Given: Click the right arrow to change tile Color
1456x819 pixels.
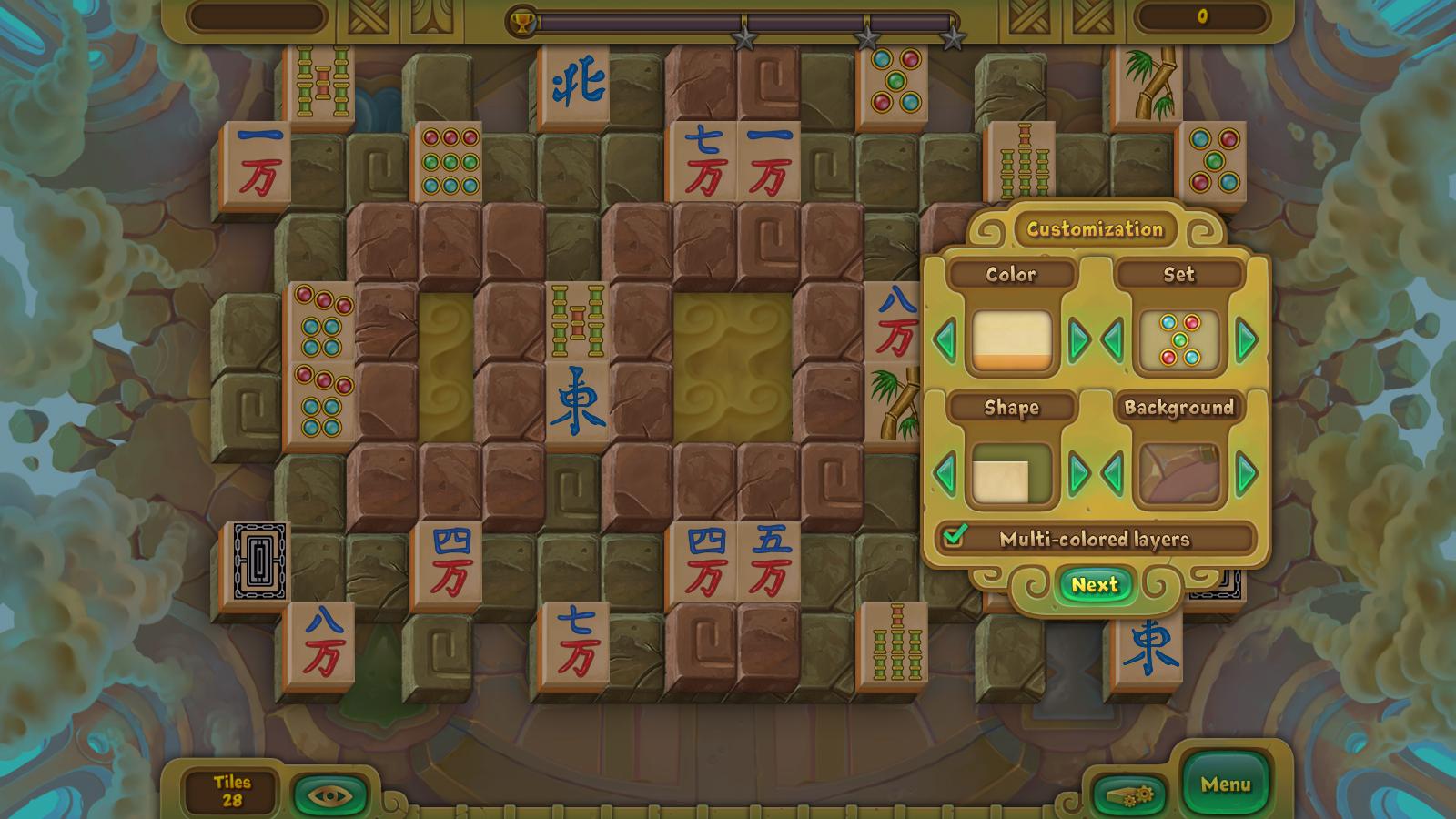Looking at the screenshot, I should (x=1080, y=341).
